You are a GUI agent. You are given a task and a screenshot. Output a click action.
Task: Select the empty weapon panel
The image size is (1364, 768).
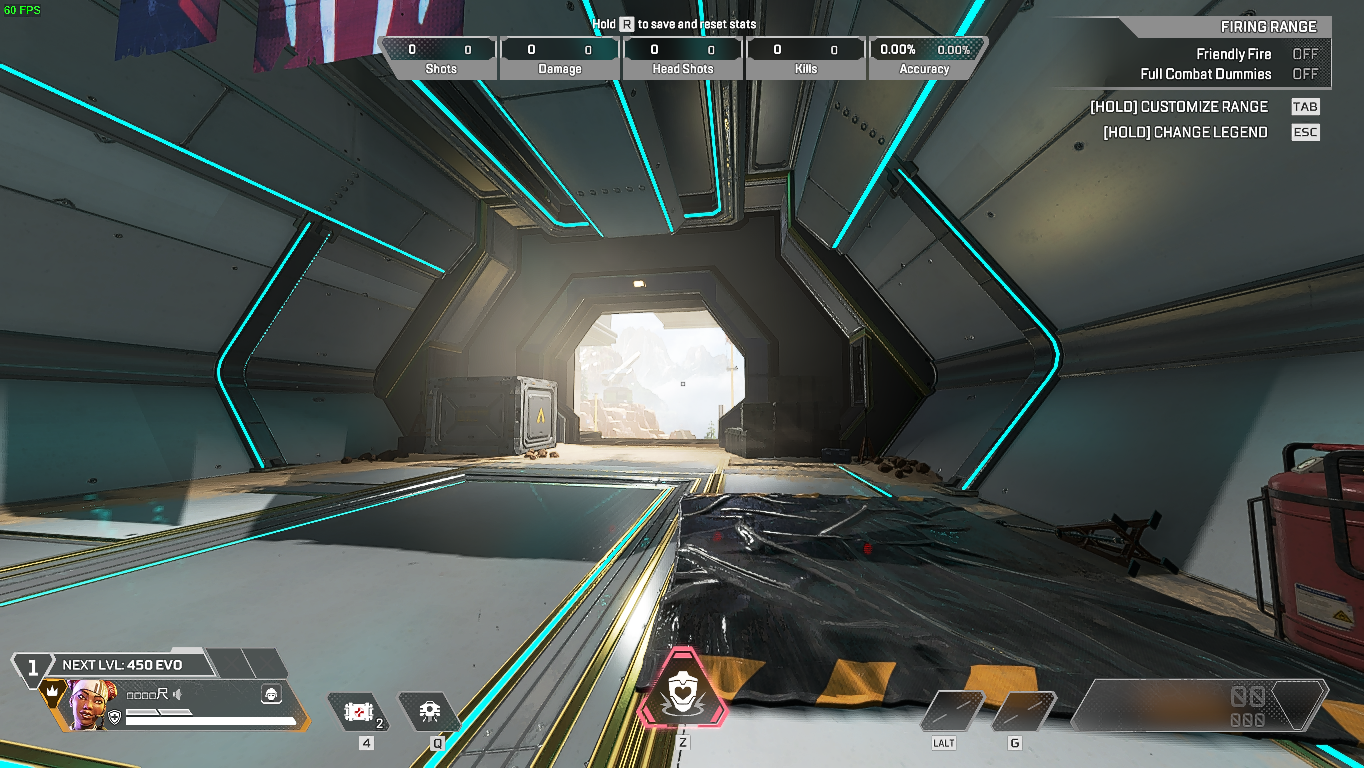click(1200, 705)
